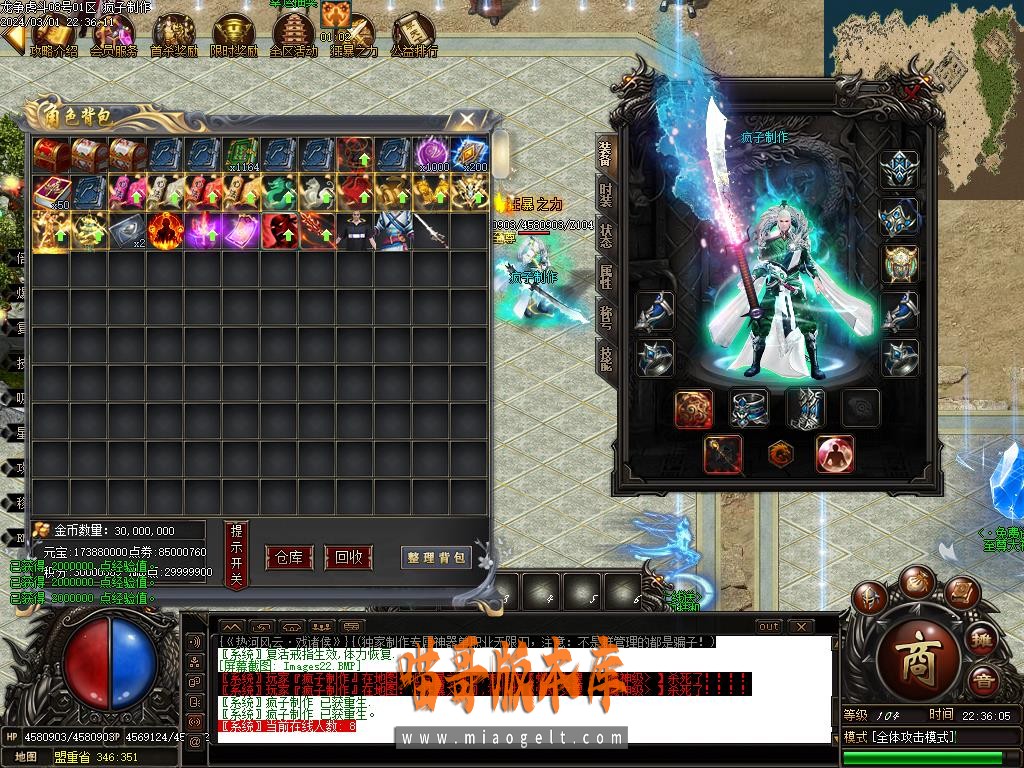This screenshot has height=768, width=1024.
Task: Open the 属性 attributes tab
Action: [606, 274]
